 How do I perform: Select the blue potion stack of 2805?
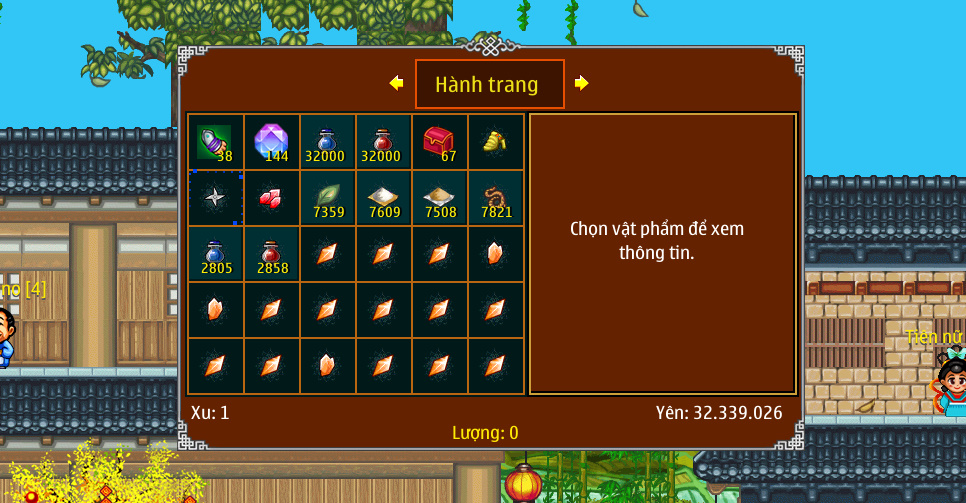tap(215, 254)
